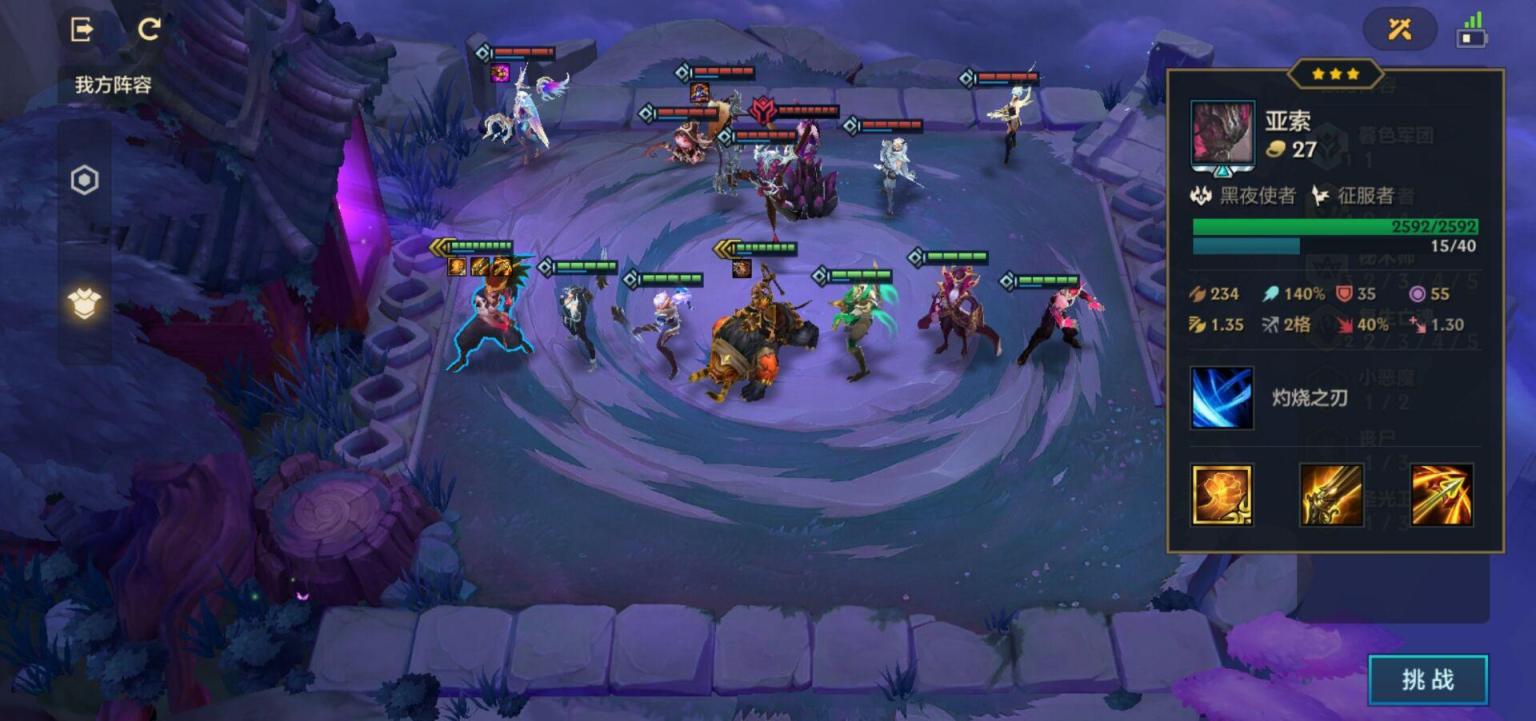Inspect the golden spear item icon
The height and width of the screenshot is (721, 1536).
point(1441,495)
